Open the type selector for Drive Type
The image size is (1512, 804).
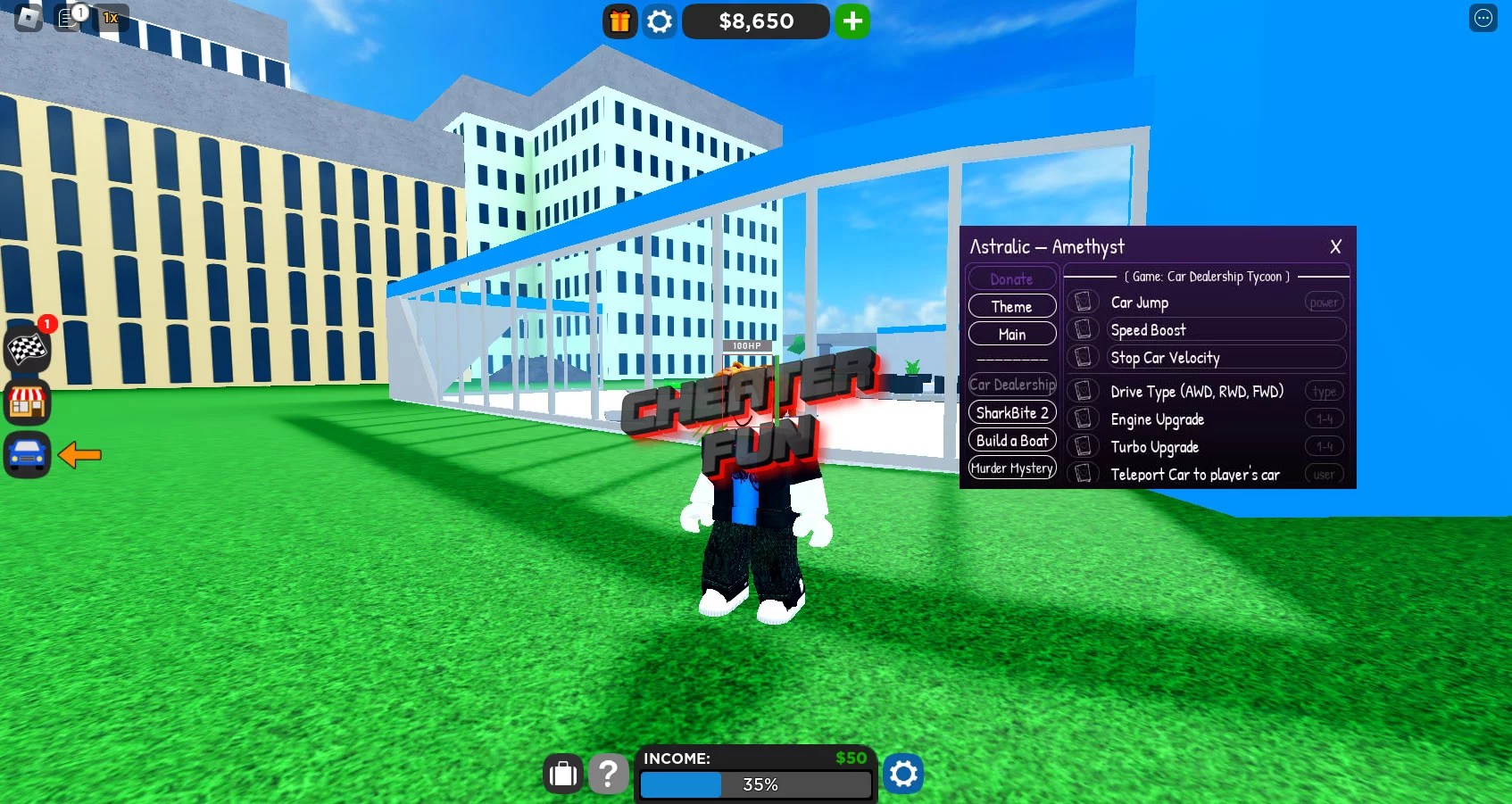tap(1324, 391)
